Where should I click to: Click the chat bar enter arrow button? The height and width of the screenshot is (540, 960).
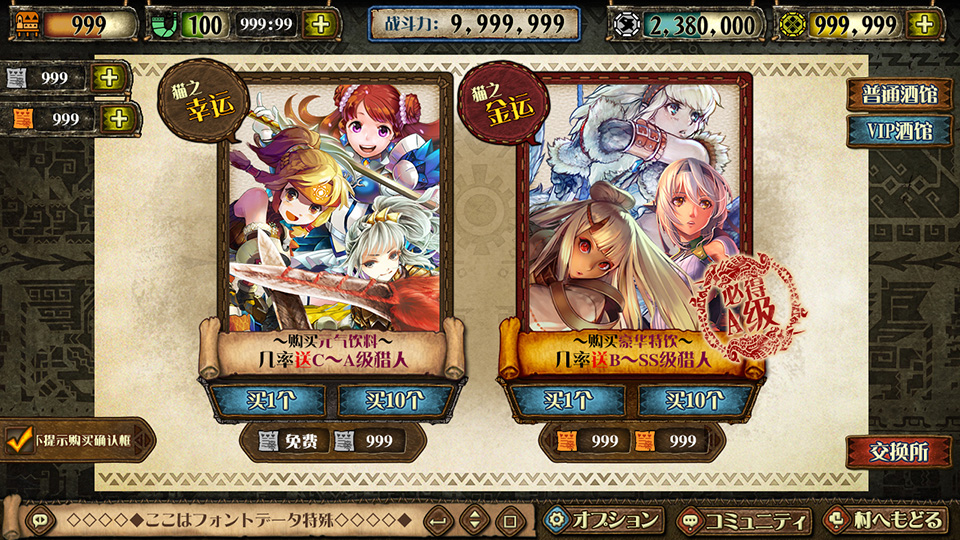tap(438, 521)
